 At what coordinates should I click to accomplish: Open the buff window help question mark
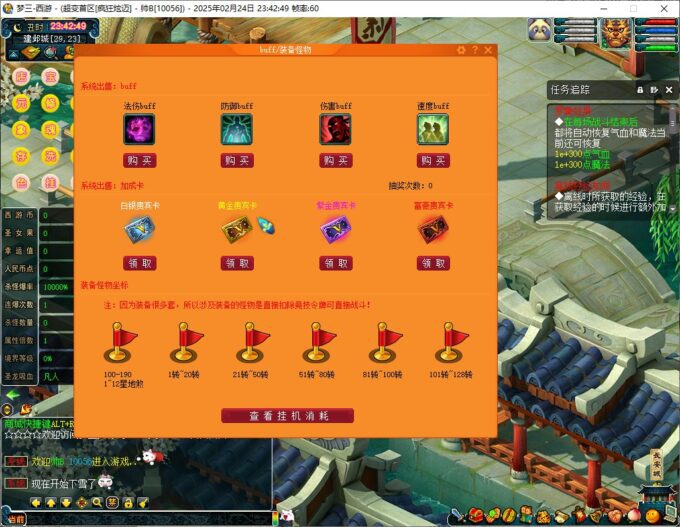(x=474, y=50)
